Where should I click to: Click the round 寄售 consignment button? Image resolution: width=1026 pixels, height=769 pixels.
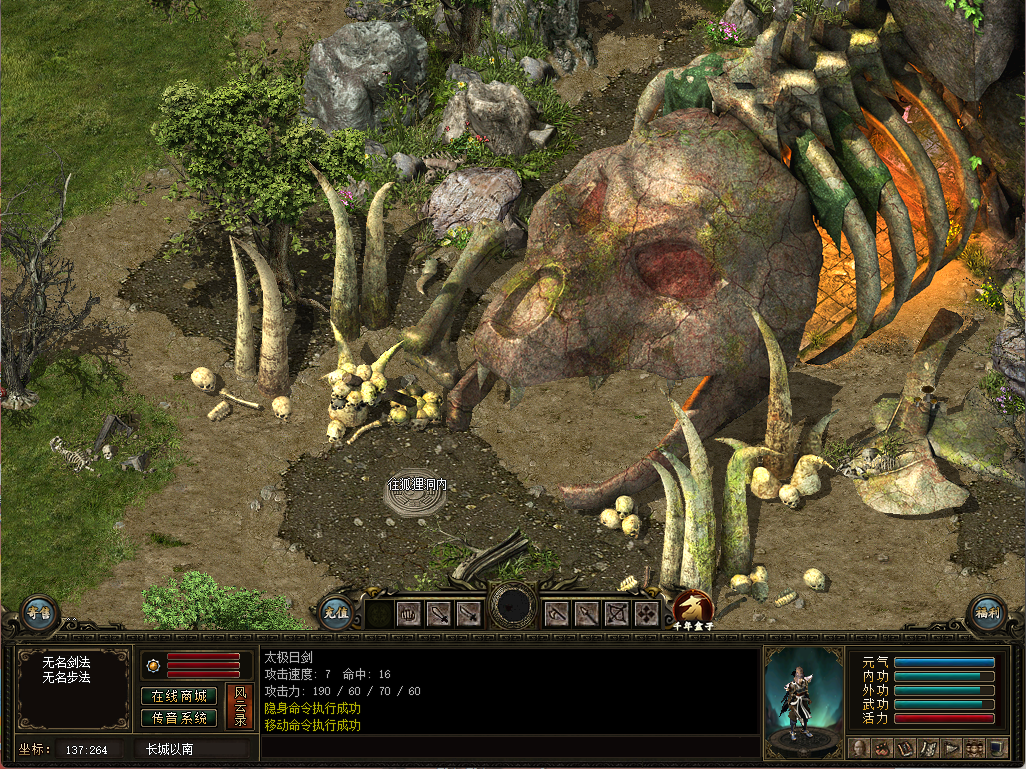point(39,614)
